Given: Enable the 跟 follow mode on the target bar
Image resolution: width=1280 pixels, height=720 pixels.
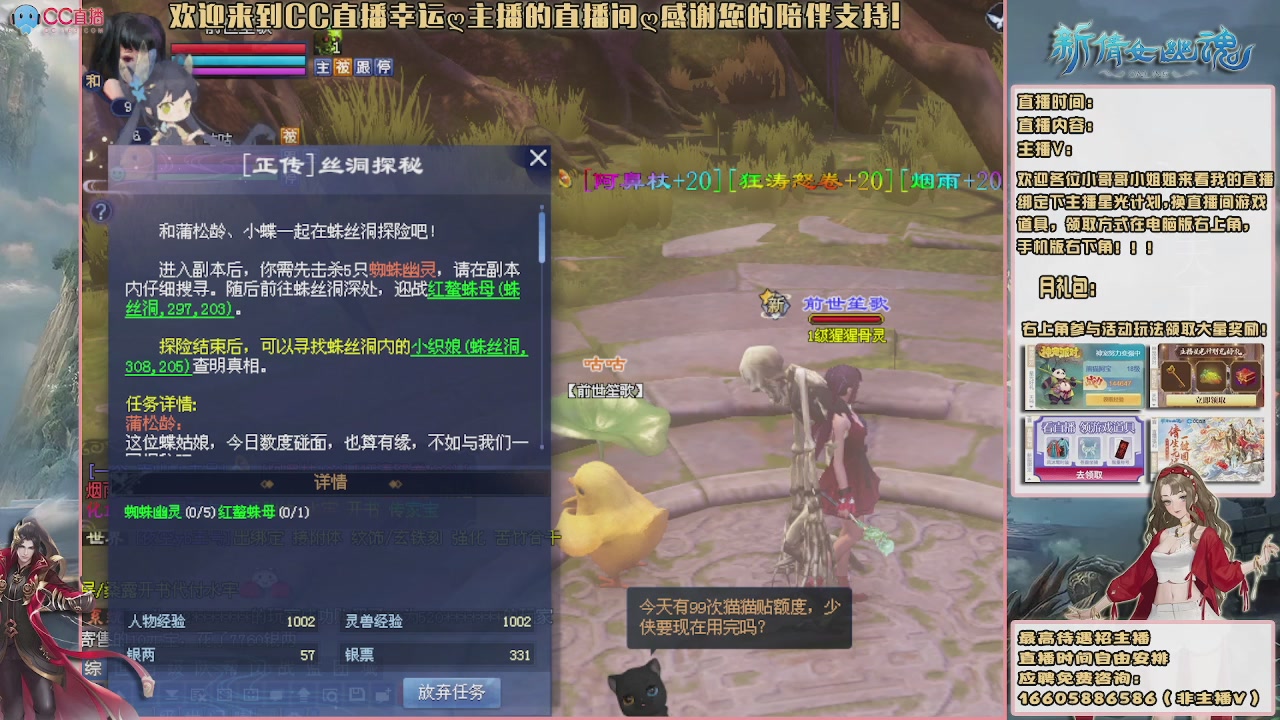Looking at the screenshot, I should [x=364, y=66].
